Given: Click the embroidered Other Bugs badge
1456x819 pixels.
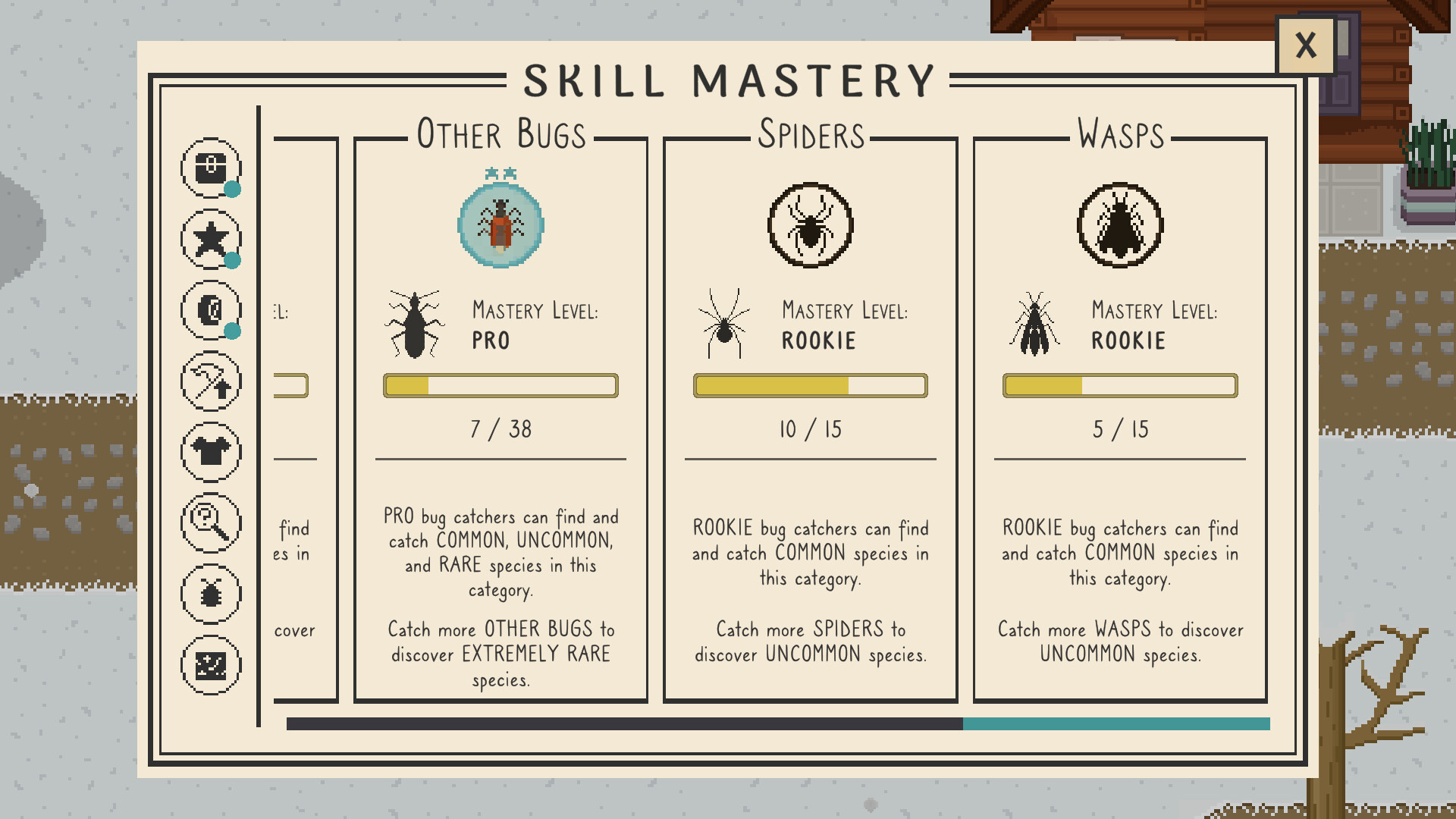Looking at the screenshot, I should point(499,222).
